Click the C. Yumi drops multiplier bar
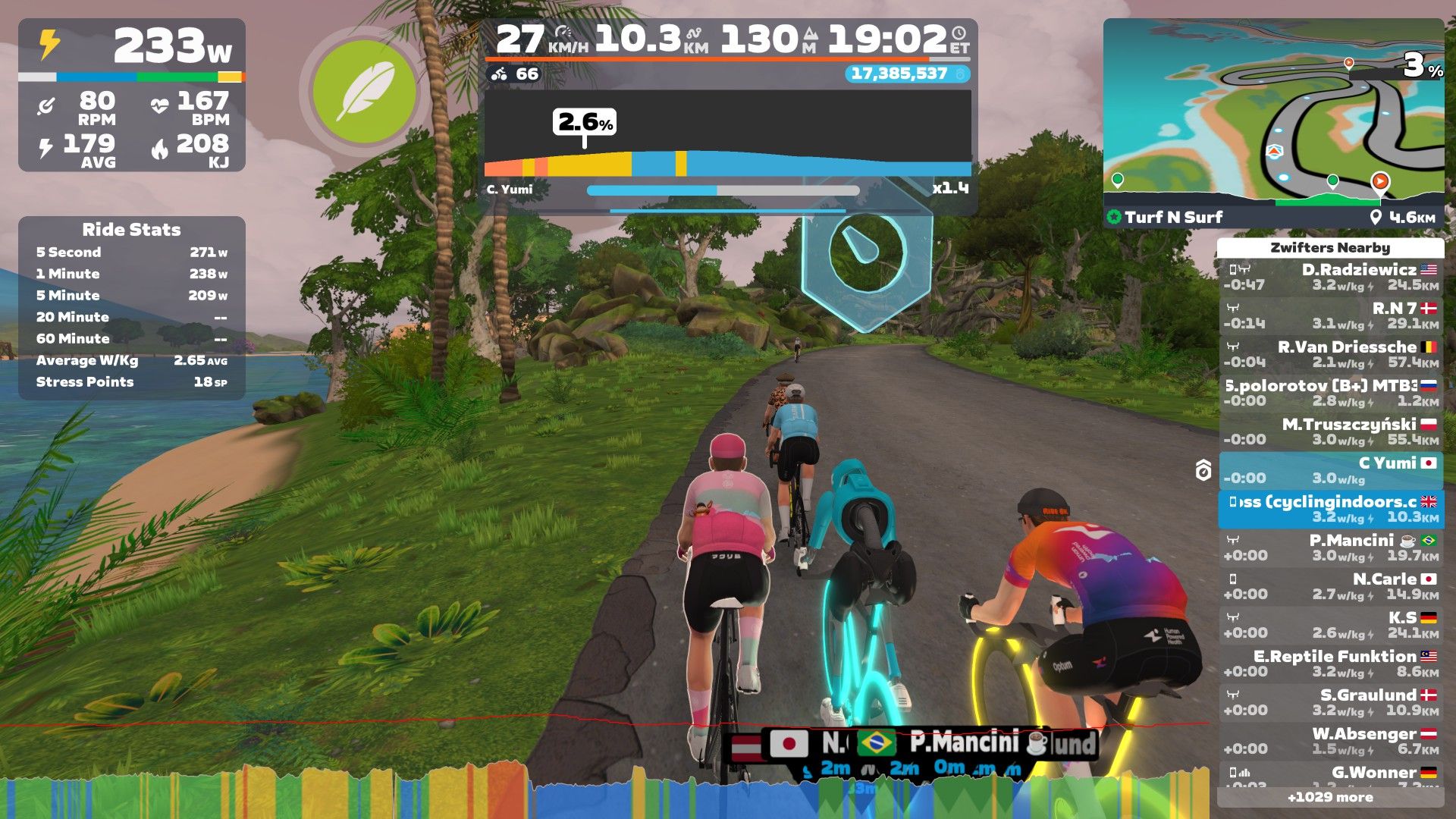 click(x=723, y=190)
